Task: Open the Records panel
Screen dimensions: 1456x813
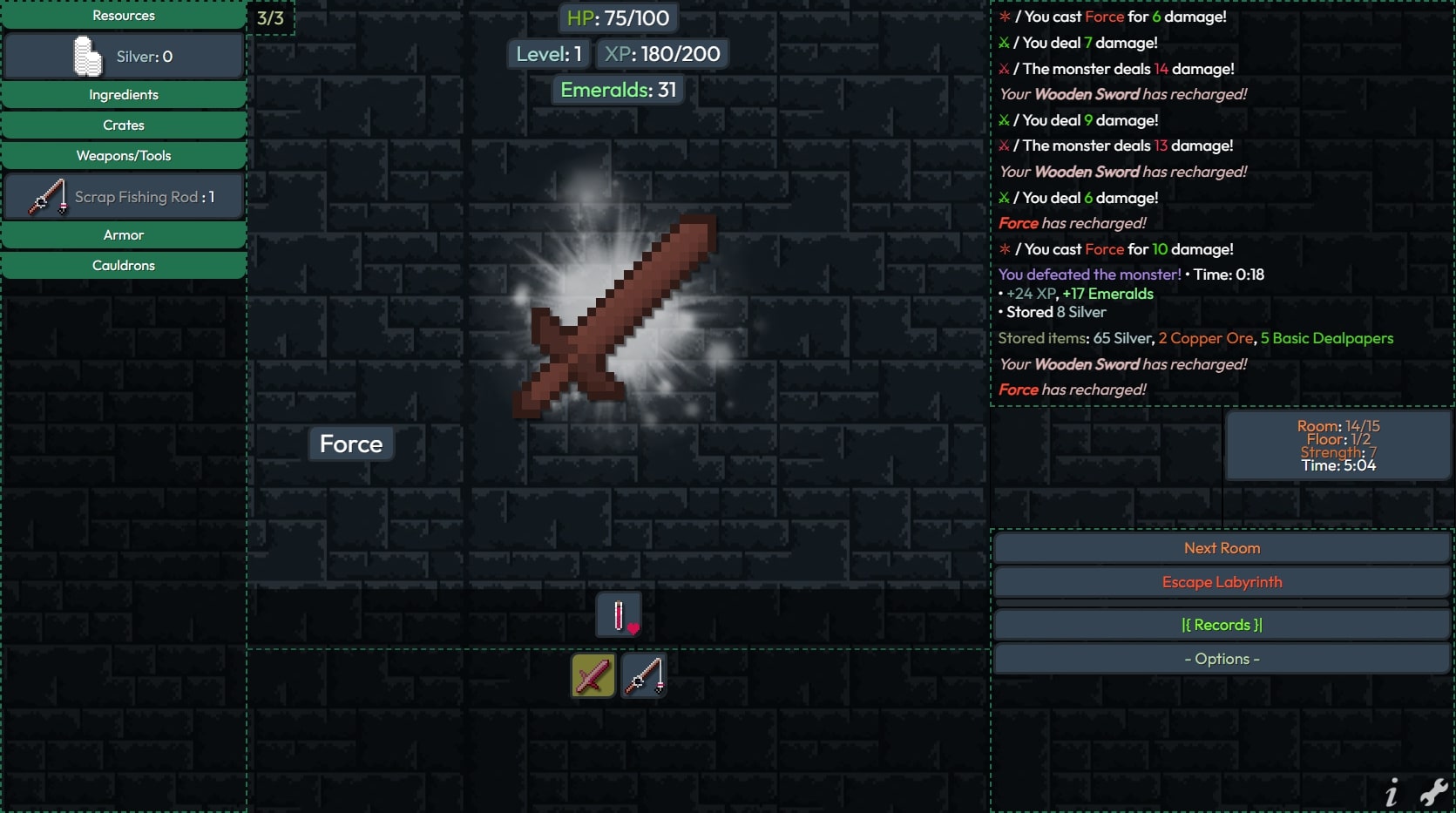Action: click(x=1222, y=625)
